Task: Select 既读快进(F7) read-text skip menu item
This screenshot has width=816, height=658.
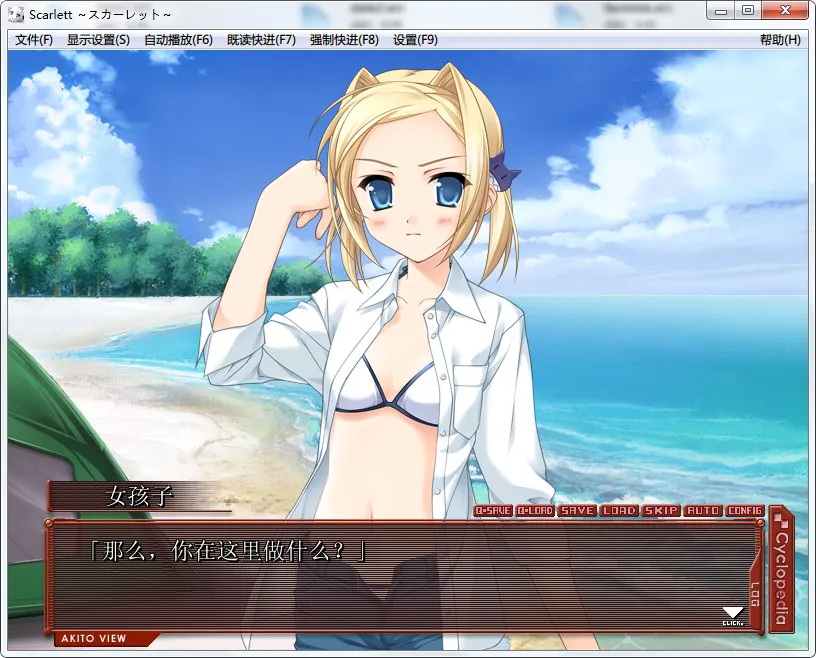Action: click(x=261, y=40)
